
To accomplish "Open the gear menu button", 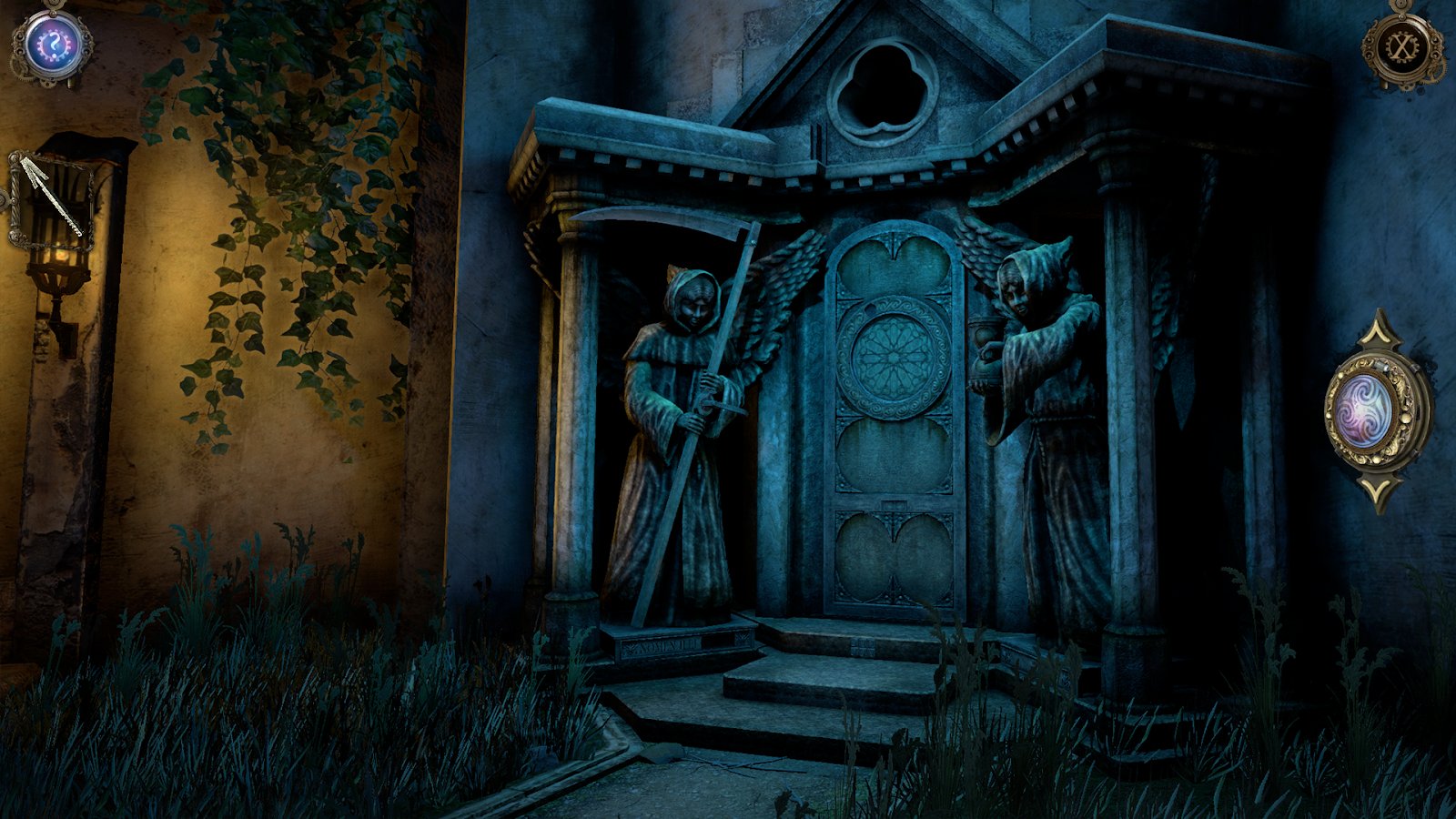I will [1401, 45].
